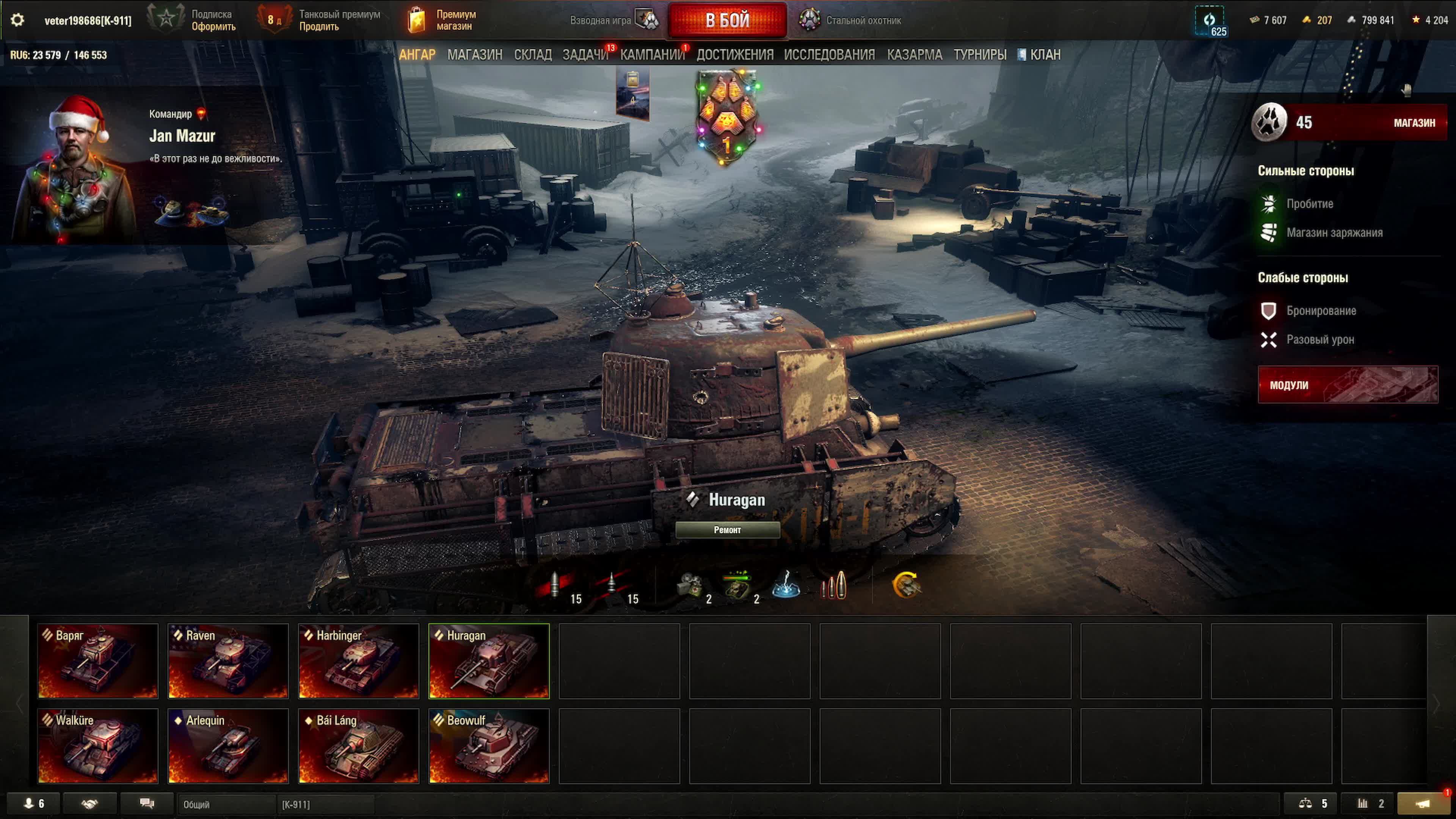Choose the Raven tank tile
This screenshot has width=1456, height=819.
pos(228,661)
